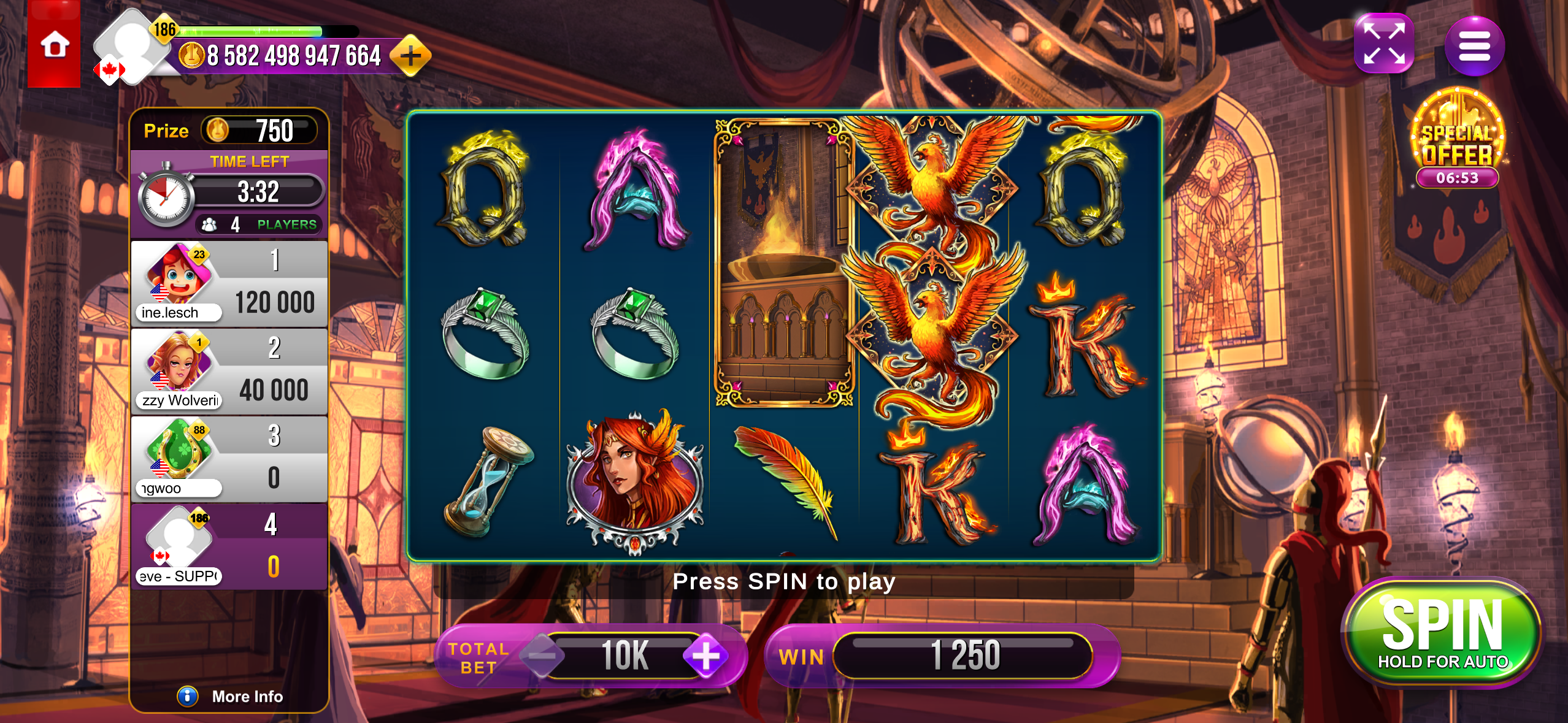Image resolution: width=1568 pixels, height=723 pixels.
Task: Click the SPIN button
Action: click(x=1442, y=633)
